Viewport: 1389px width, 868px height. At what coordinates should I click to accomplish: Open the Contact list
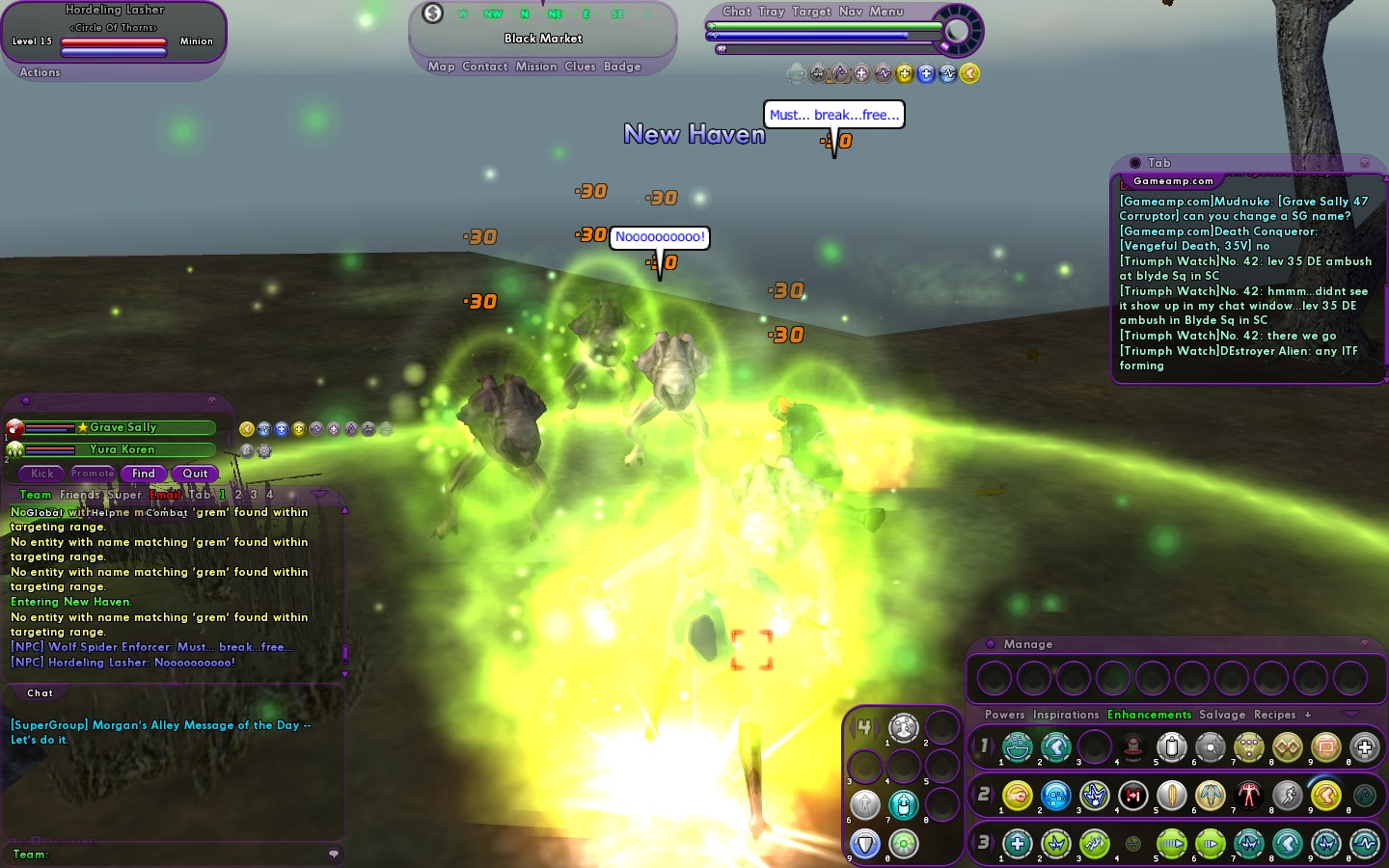click(x=484, y=67)
